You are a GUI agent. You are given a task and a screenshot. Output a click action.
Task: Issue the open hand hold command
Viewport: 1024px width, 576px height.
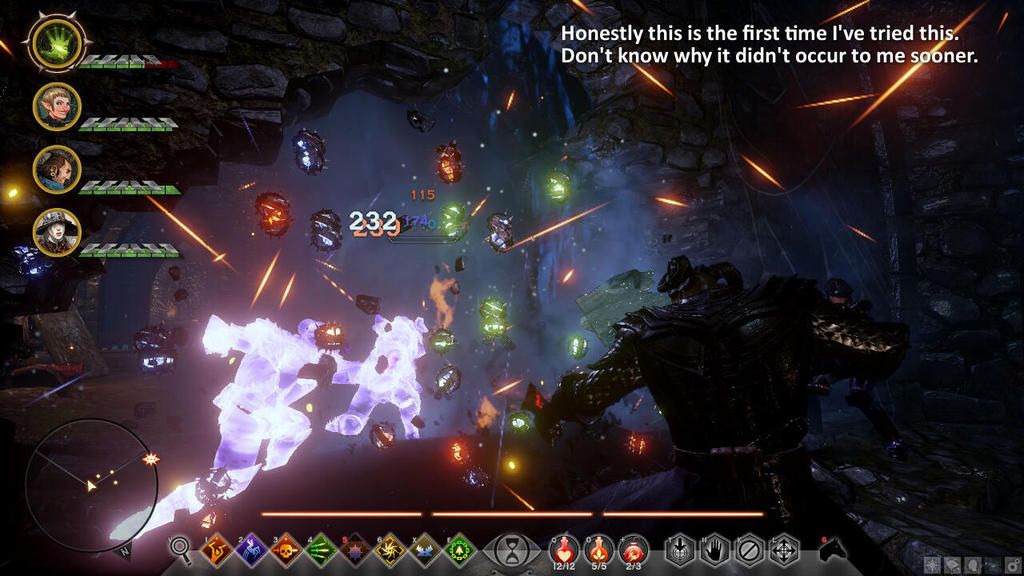pos(713,549)
